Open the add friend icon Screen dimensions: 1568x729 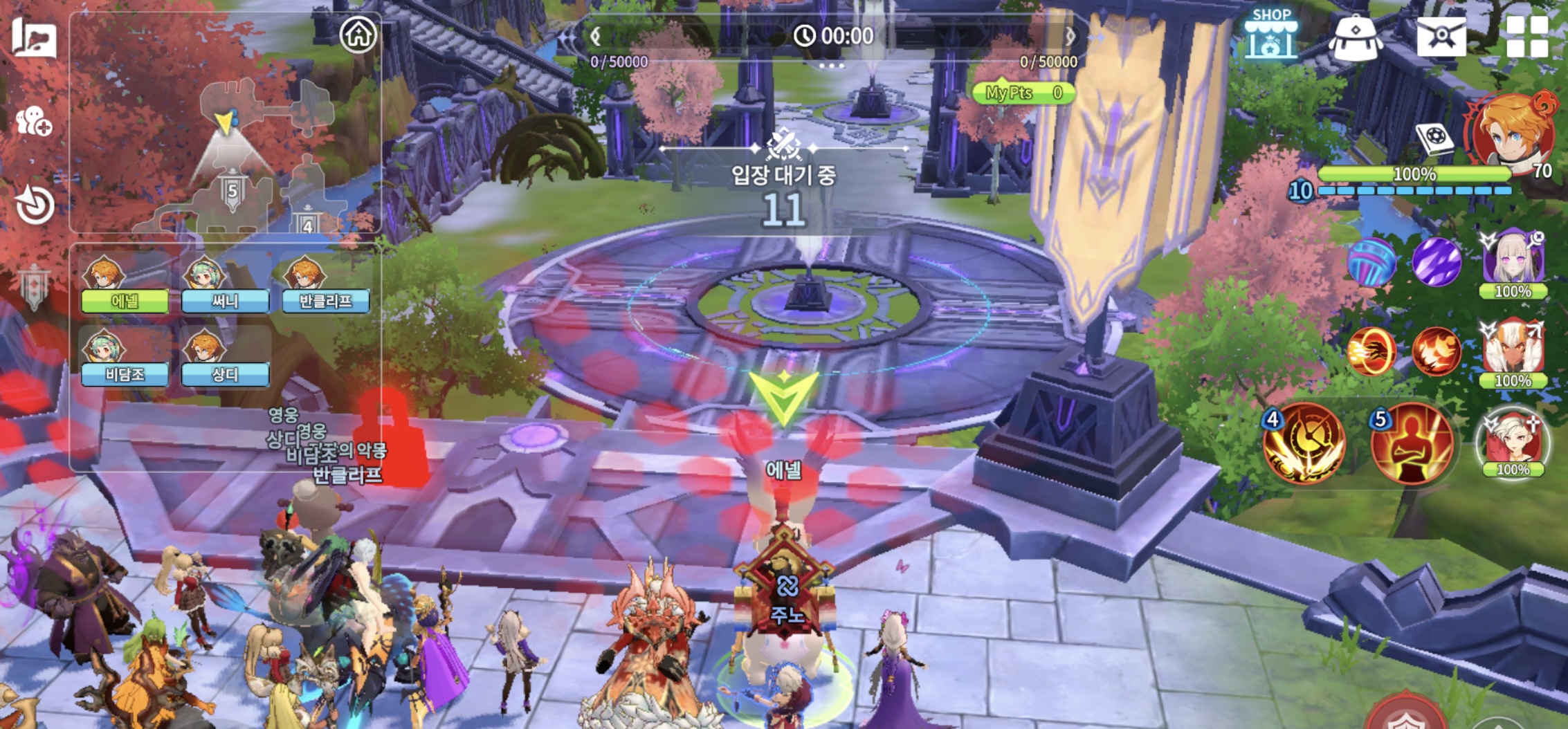tap(33, 122)
